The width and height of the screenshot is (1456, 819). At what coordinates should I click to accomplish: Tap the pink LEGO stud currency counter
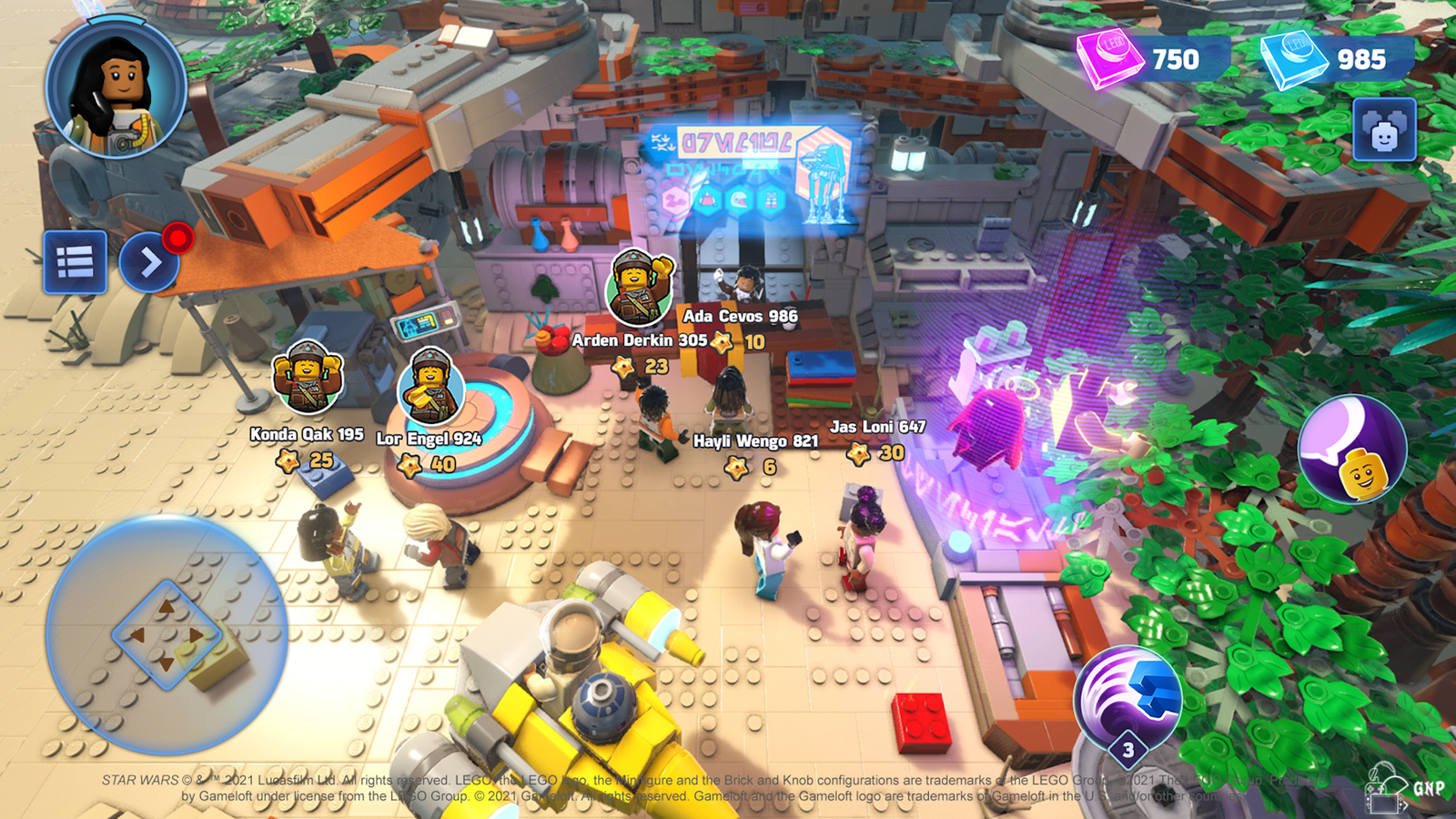(1151, 60)
